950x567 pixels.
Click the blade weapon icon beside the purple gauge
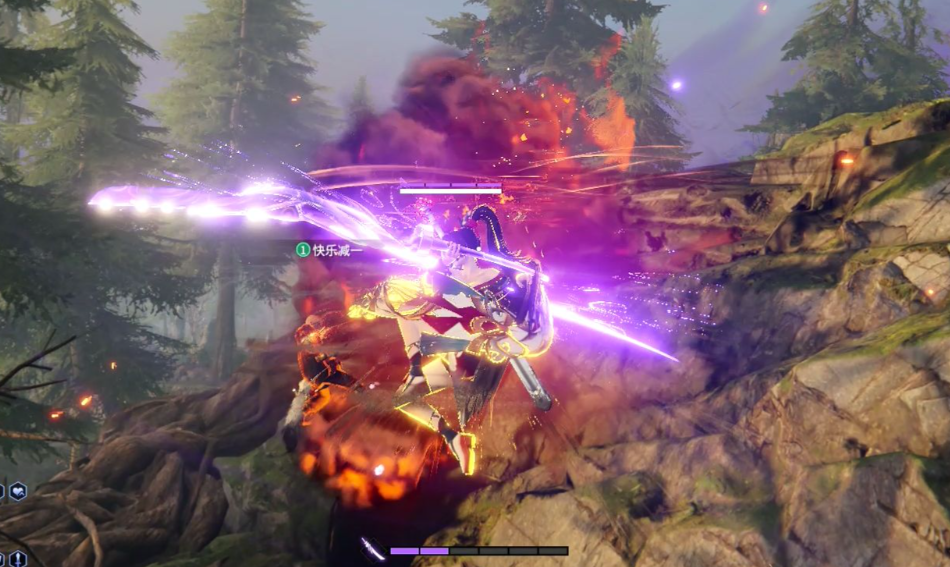click(x=373, y=549)
